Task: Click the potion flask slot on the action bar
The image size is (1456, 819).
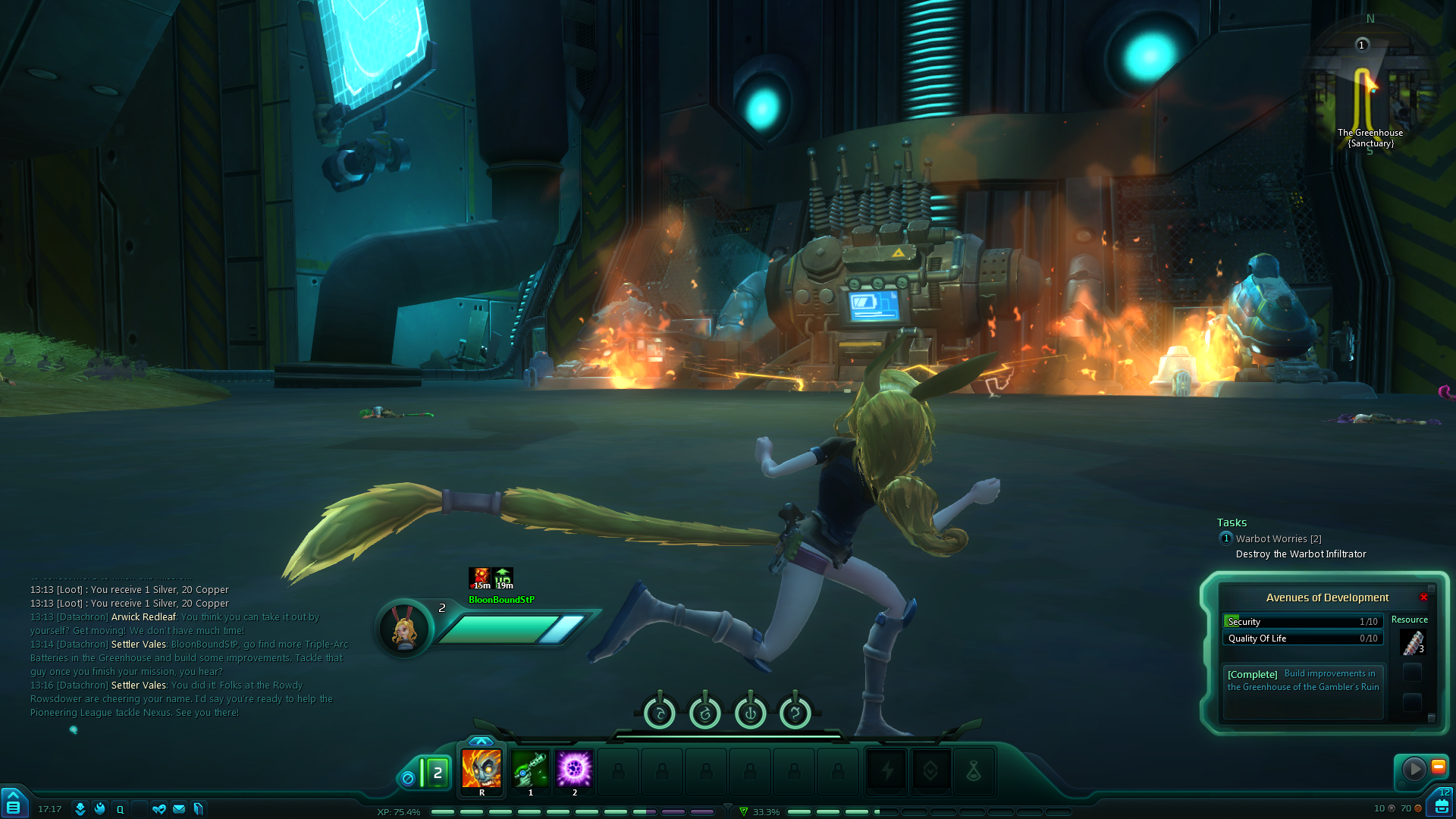Action: 974,772
